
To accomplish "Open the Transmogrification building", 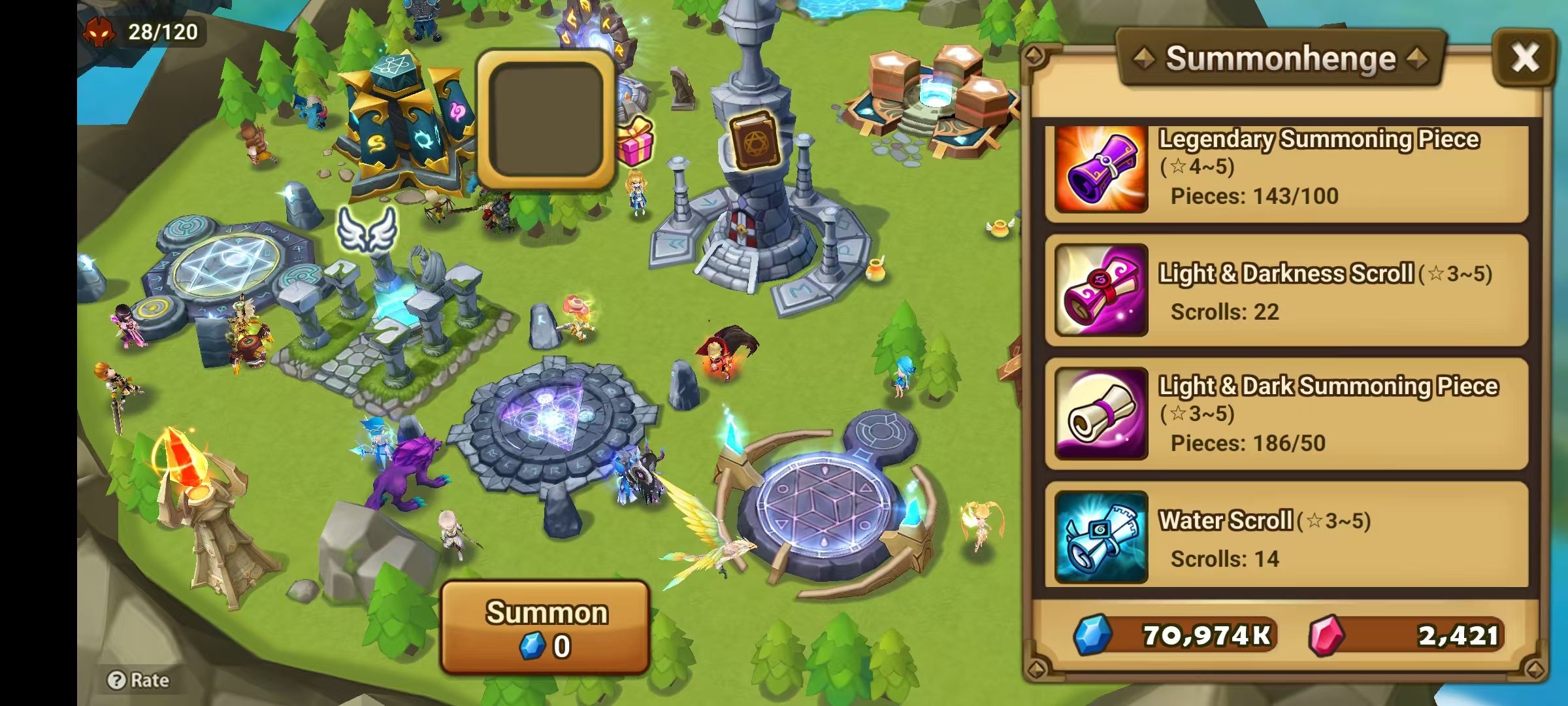I will 405,121.
